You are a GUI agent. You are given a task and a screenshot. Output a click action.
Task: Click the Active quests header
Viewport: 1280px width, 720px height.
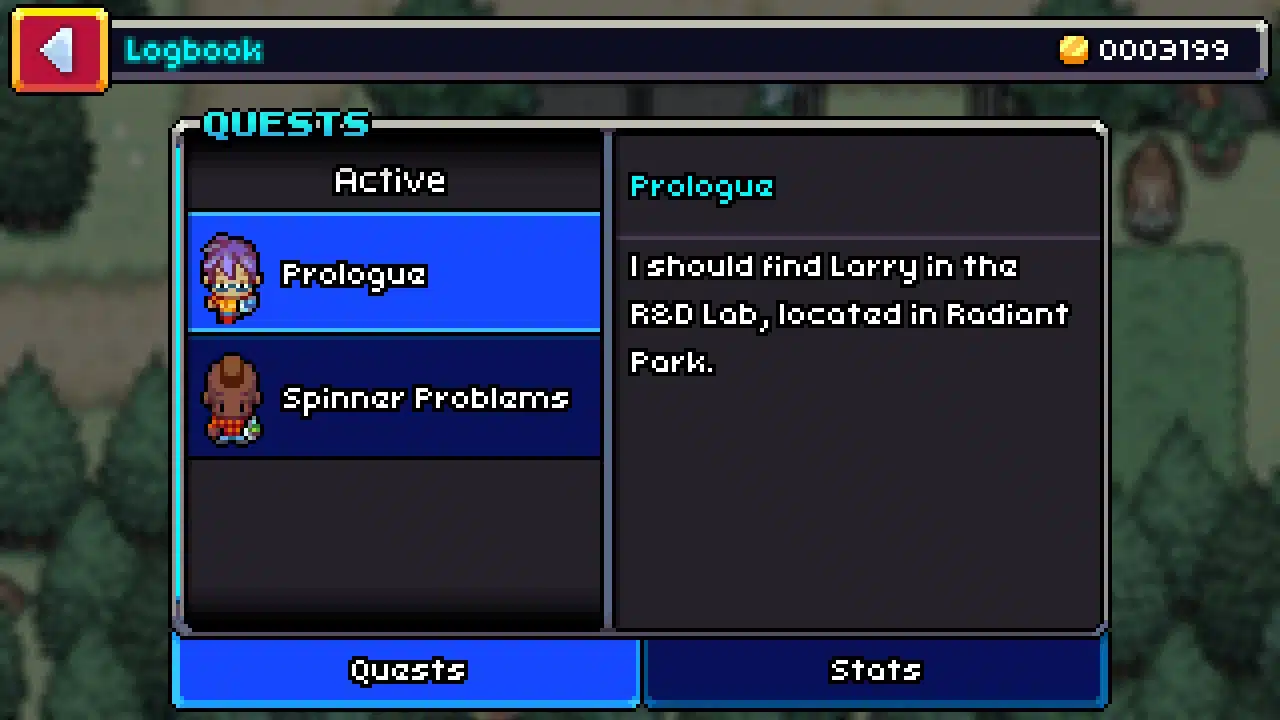(x=390, y=180)
